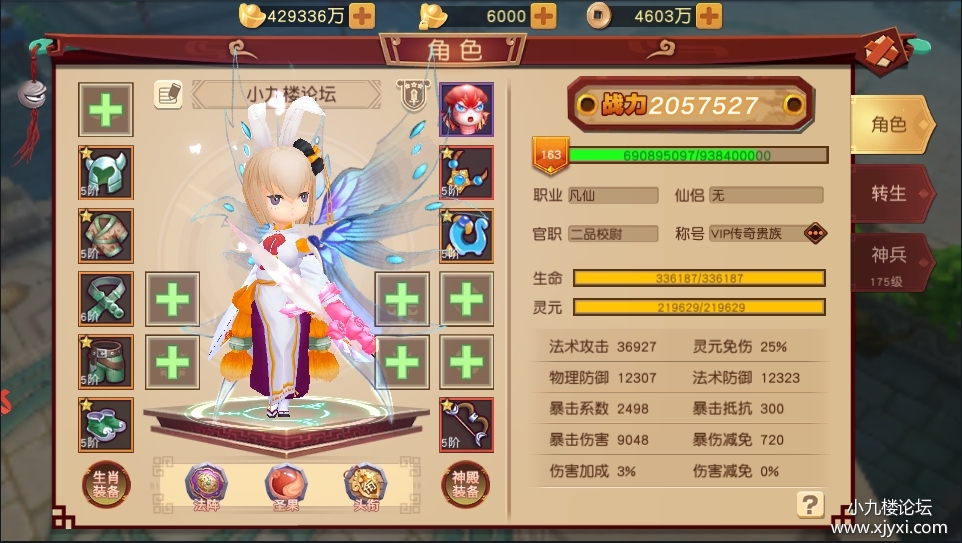
Task: Open the 神兵 tab
Action: [888, 259]
